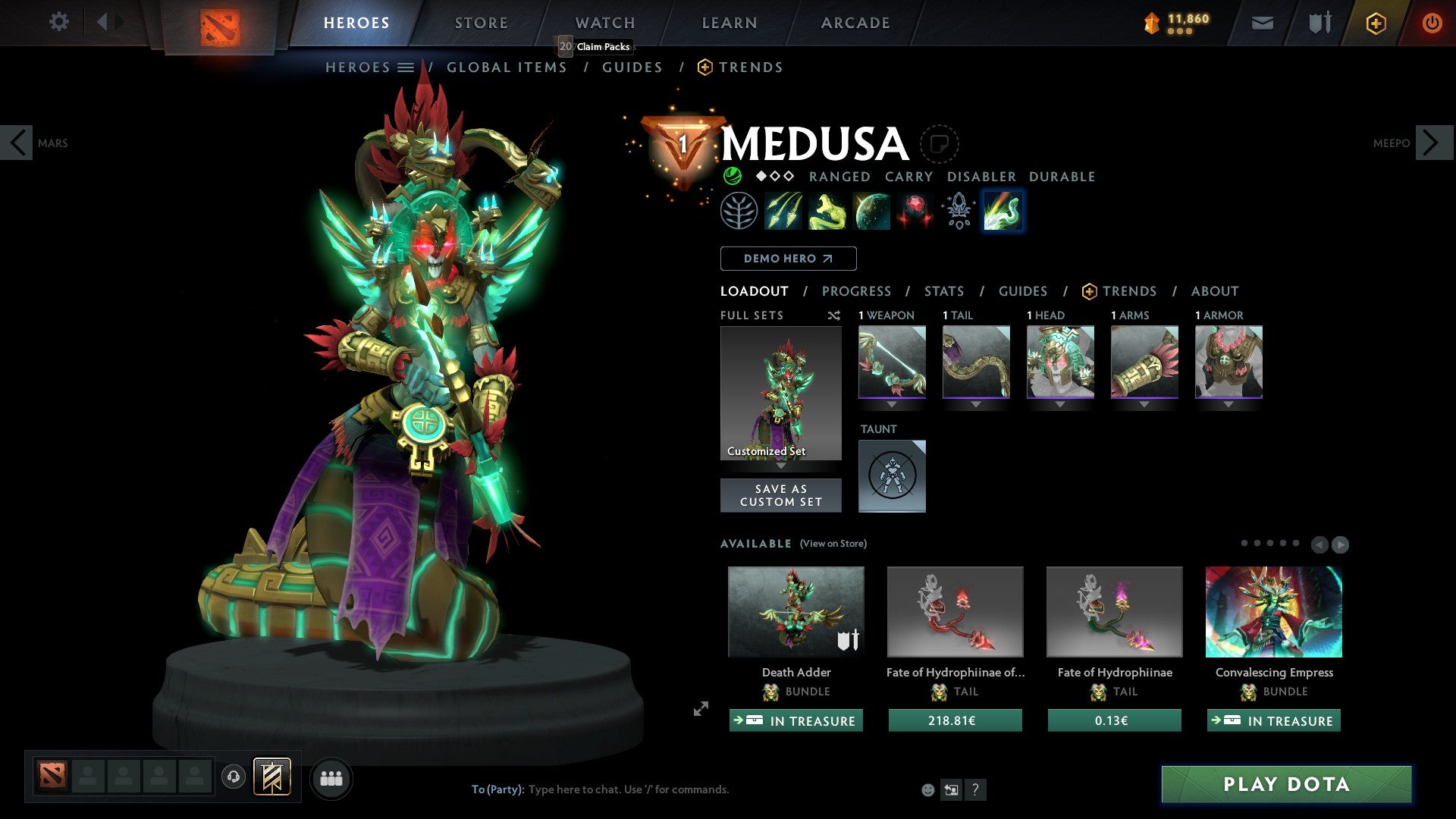Click the Convalescing Empress bundle thumbnail
The height and width of the screenshot is (819, 1456).
[x=1273, y=611]
